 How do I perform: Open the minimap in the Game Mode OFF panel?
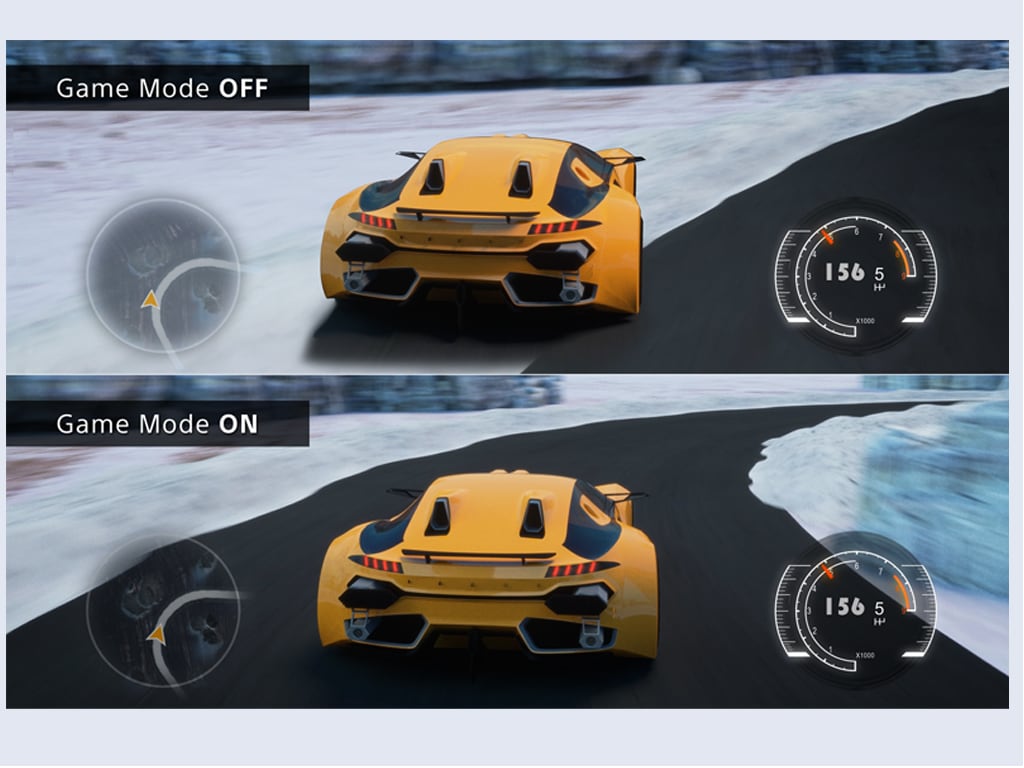pos(163,274)
